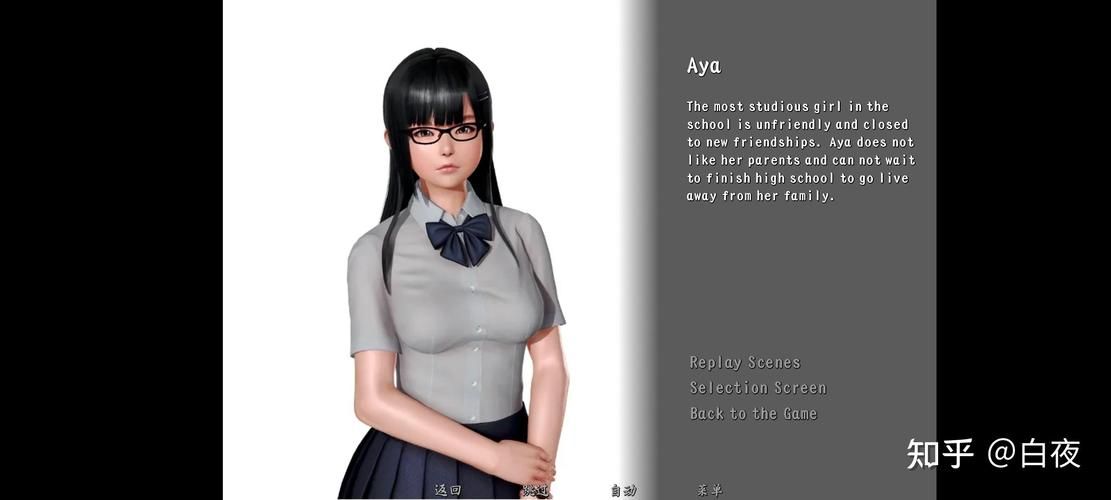Open Replay Scenes for Aya
Image resolution: width=1111 pixels, height=500 pixels.
[x=745, y=362]
